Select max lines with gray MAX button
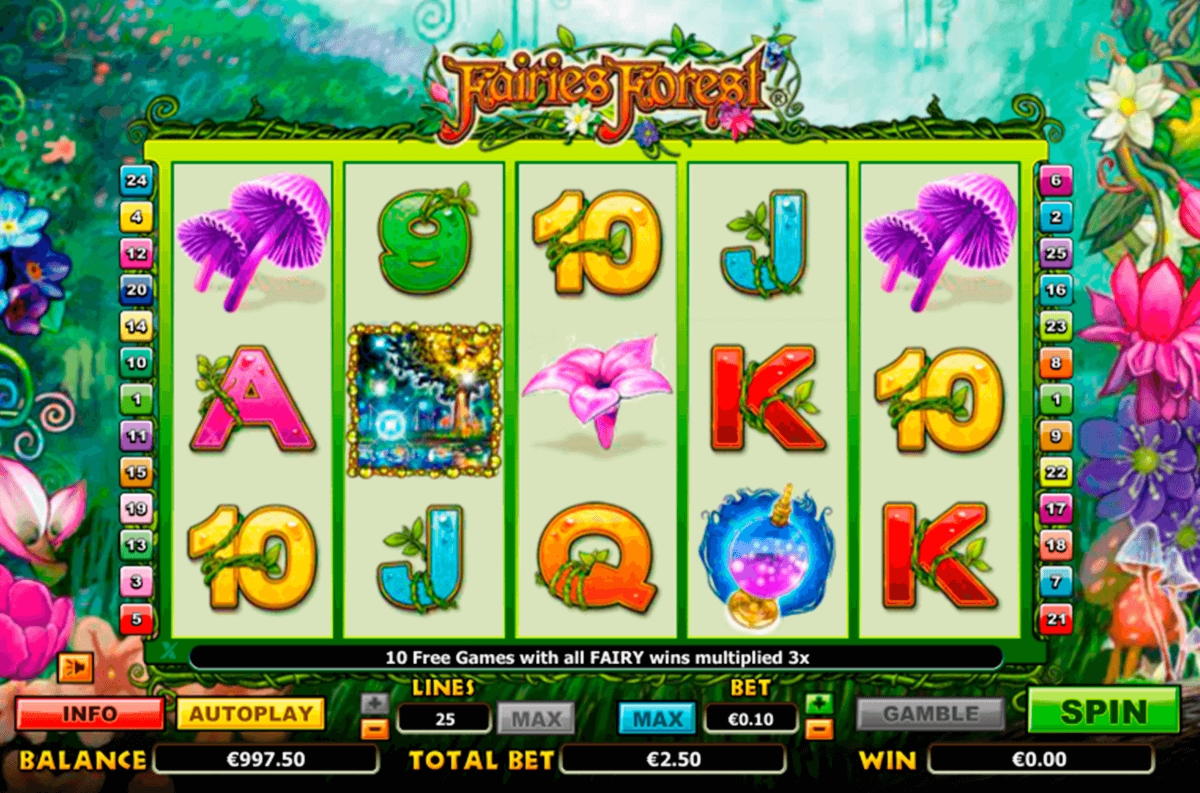 (x=536, y=717)
